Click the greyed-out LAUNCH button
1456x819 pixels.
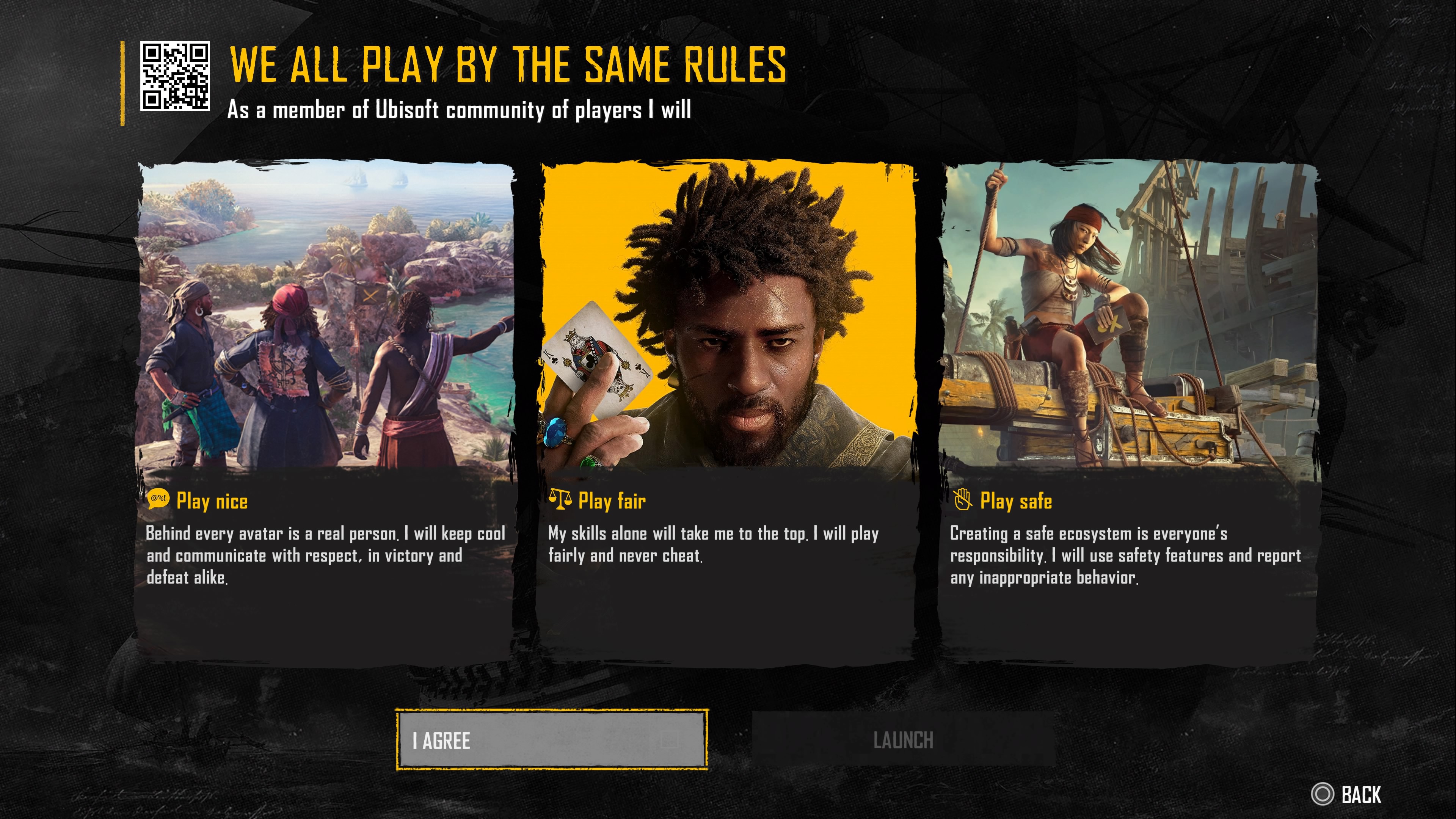pos(903,740)
